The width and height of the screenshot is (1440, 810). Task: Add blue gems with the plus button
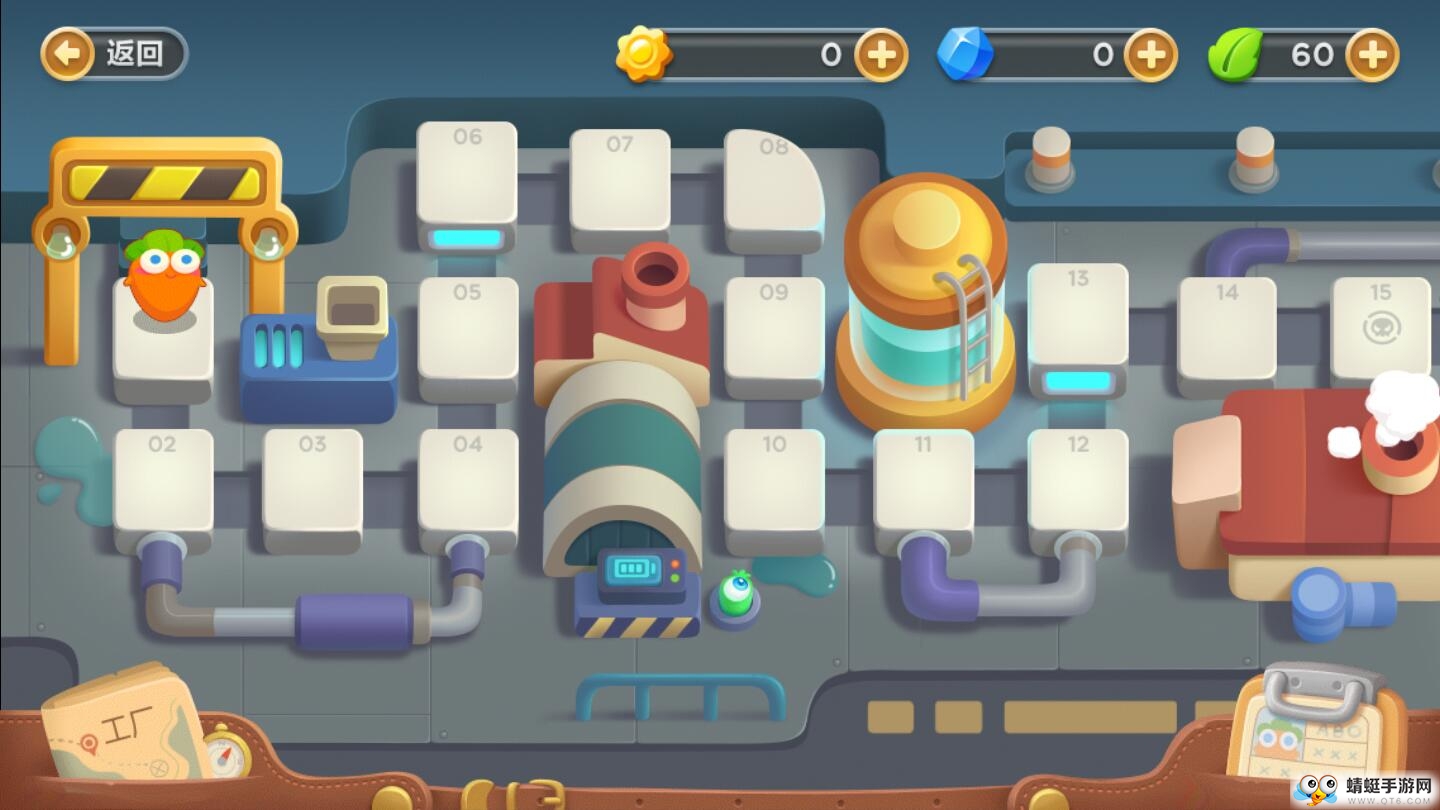pos(1151,54)
